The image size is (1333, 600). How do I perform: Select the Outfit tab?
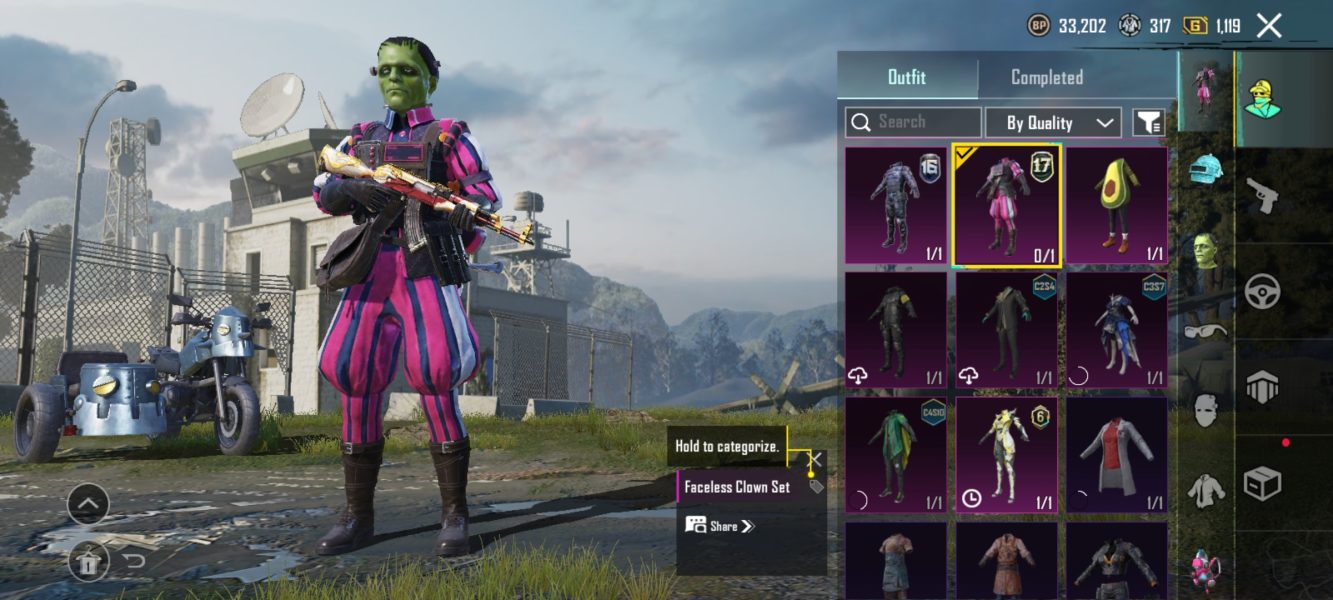tap(907, 77)
